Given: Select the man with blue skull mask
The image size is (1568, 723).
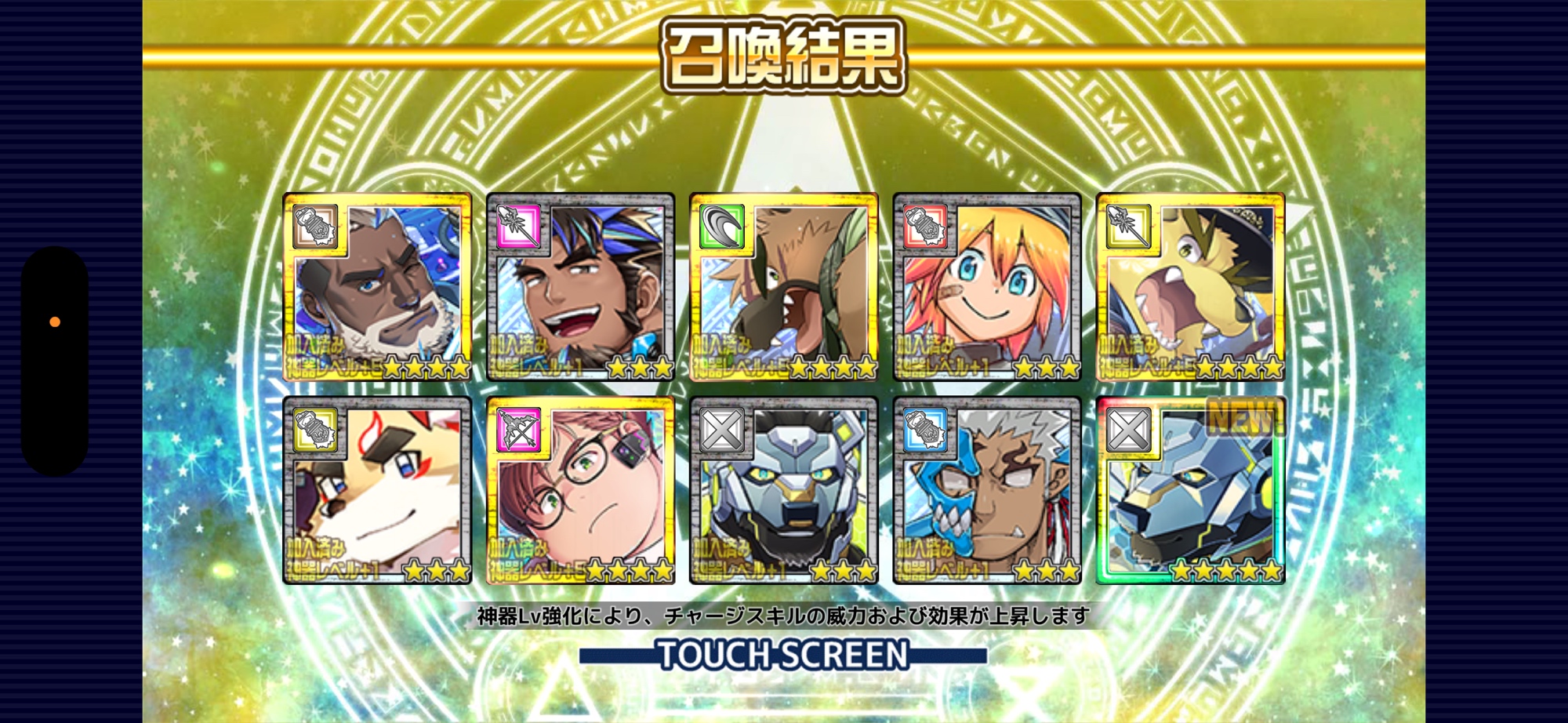Looking at the screenshot, I should click(987, 491).
